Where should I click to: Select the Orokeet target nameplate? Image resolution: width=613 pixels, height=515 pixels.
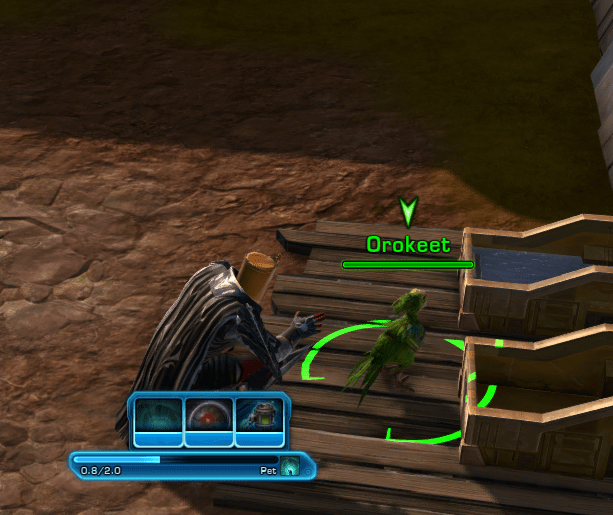pyautogui.click(x=408, y=245)
